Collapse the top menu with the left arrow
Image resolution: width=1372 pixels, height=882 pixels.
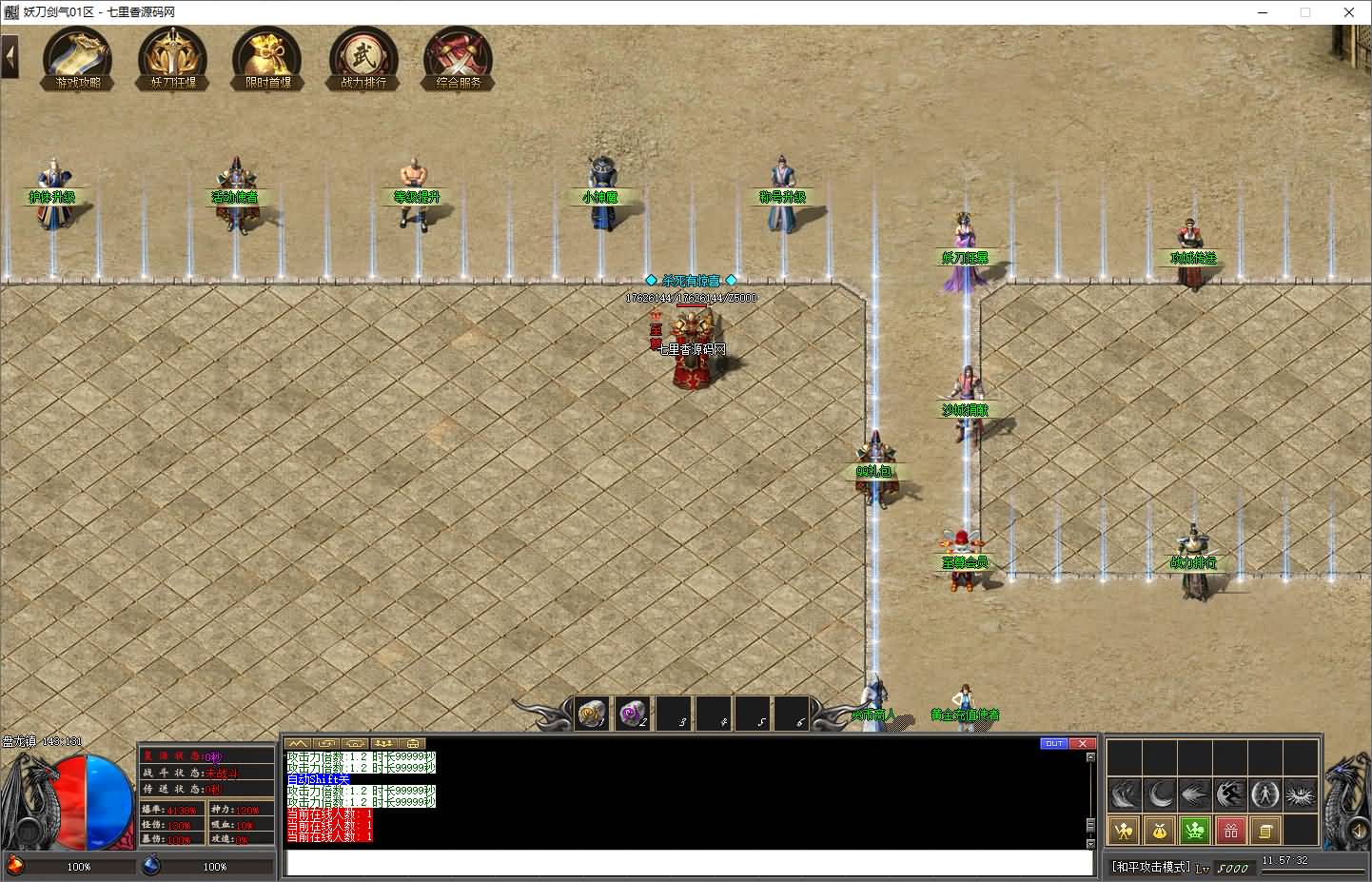(10, 57)
